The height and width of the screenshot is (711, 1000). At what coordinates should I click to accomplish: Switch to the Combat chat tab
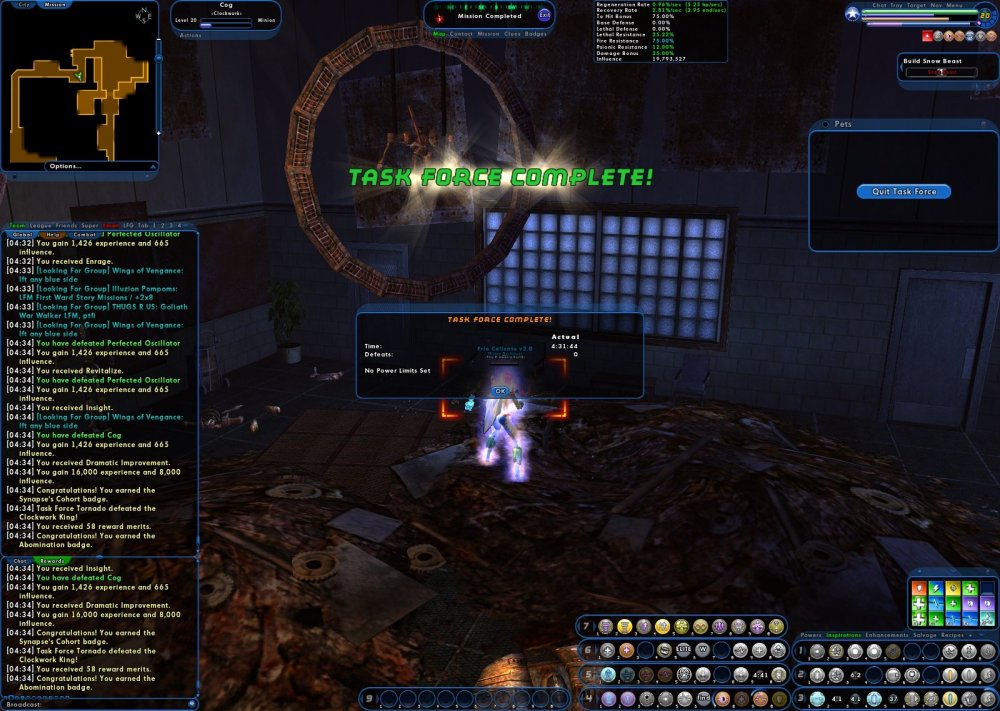coord(83,235)
